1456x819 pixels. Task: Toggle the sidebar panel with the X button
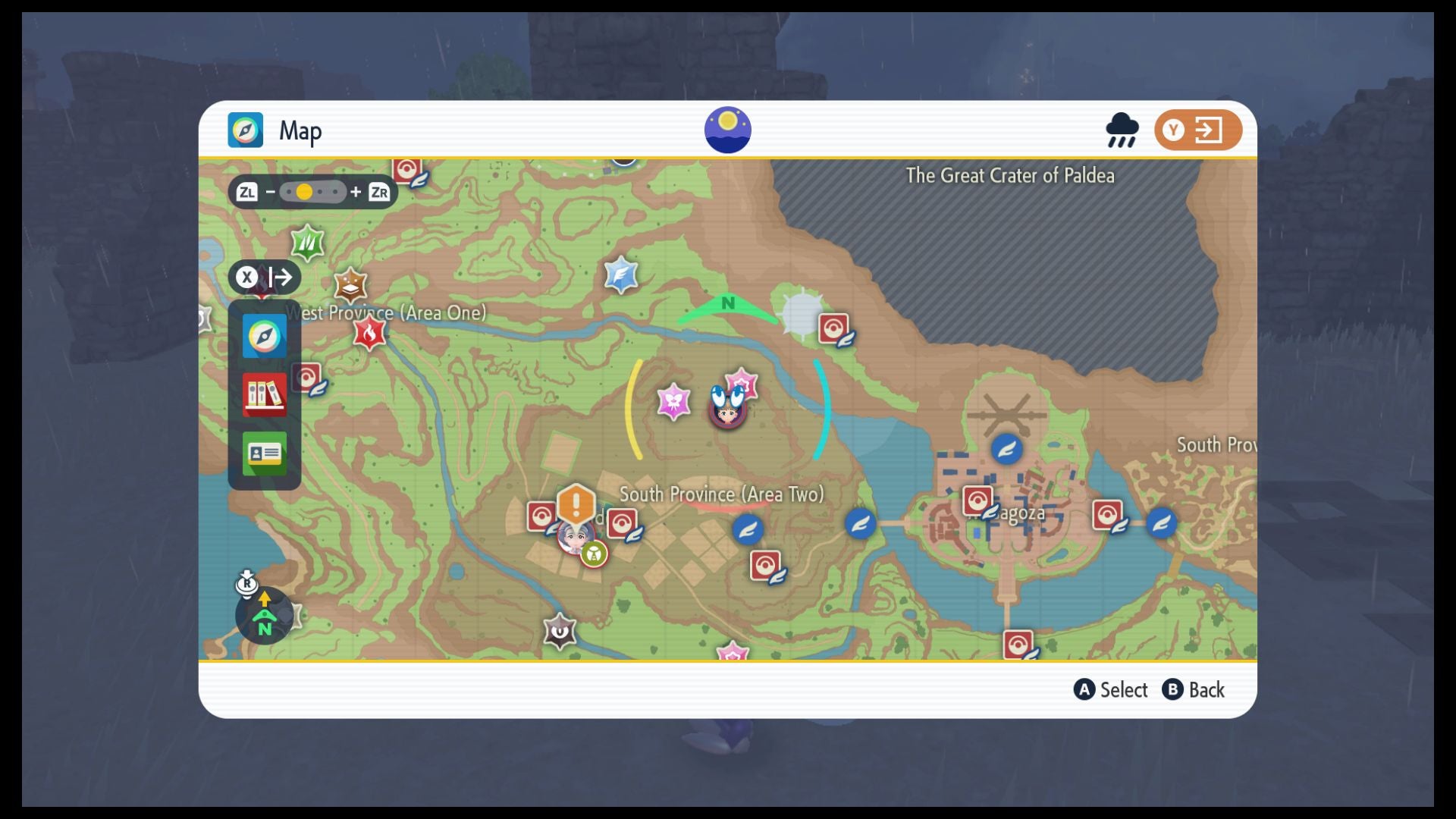click(x=246, y=278)
